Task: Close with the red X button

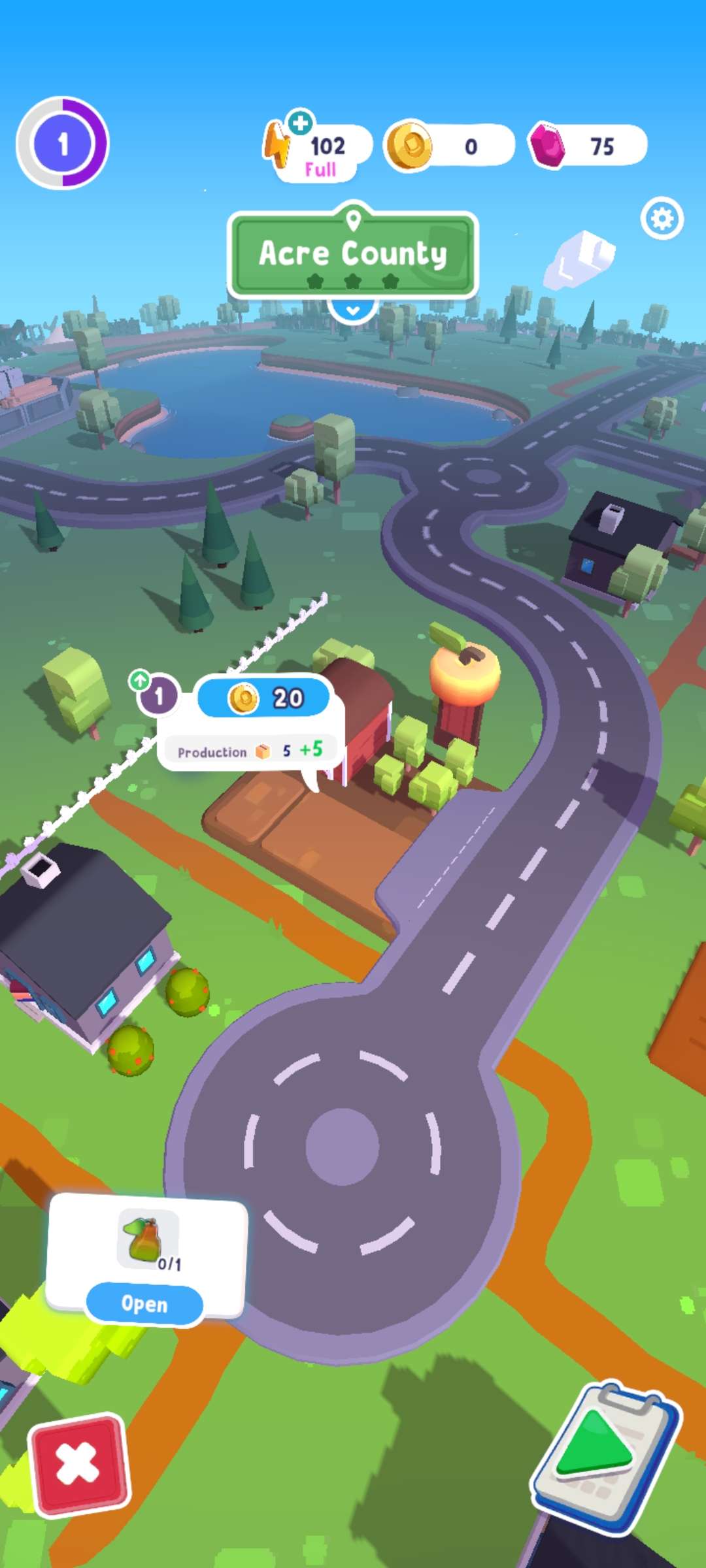Action: 78,1463
